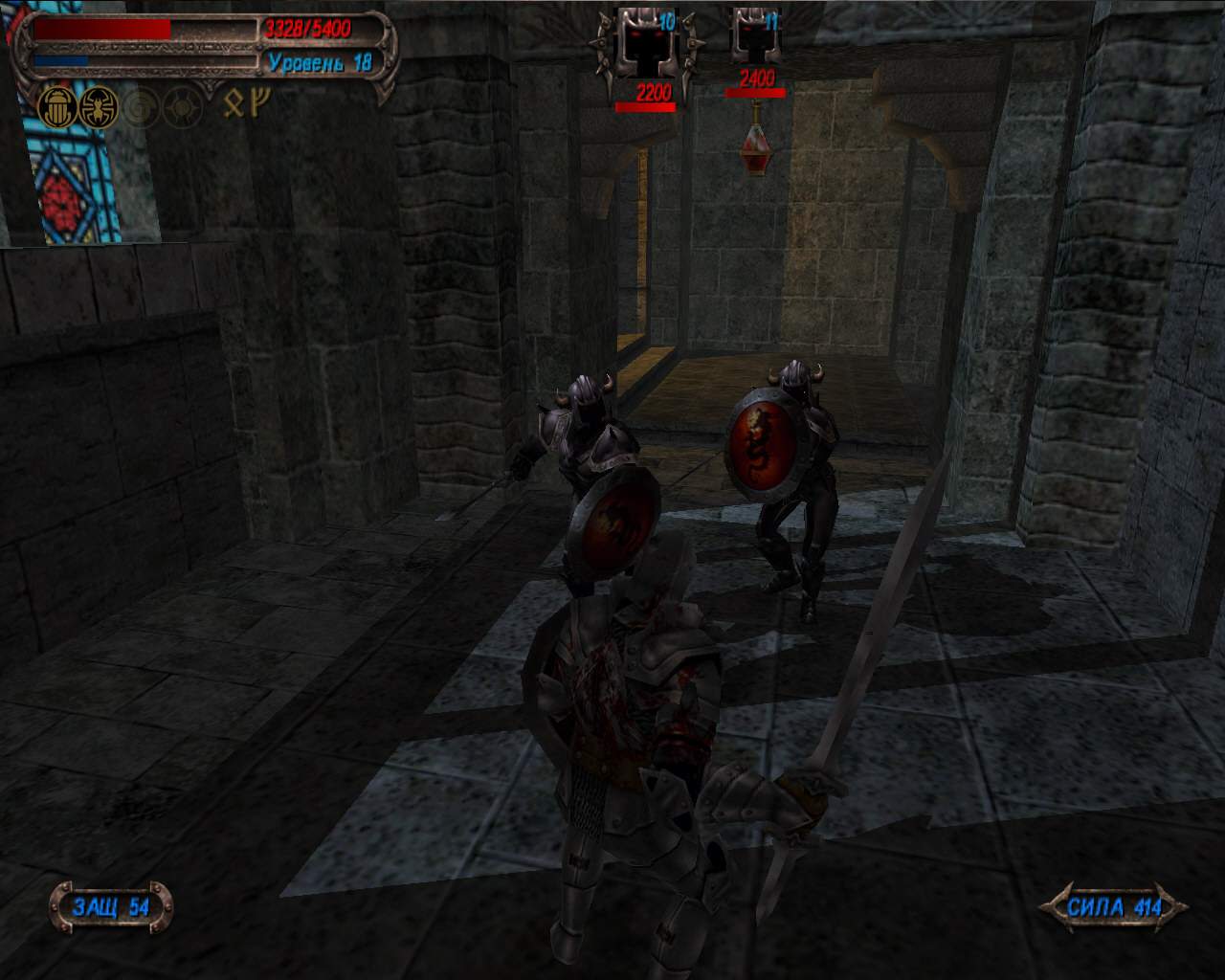
Task: Click the golden scarab icon
Action: coord(56,109)
